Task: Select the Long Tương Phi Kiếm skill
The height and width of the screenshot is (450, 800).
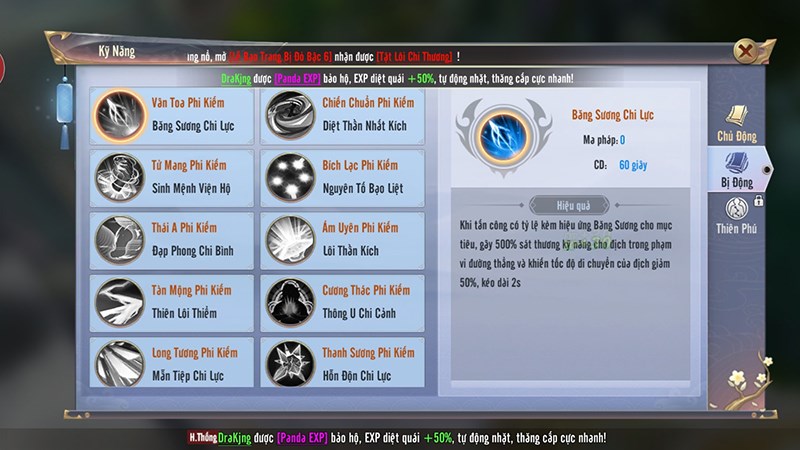Action: [169, 362]
